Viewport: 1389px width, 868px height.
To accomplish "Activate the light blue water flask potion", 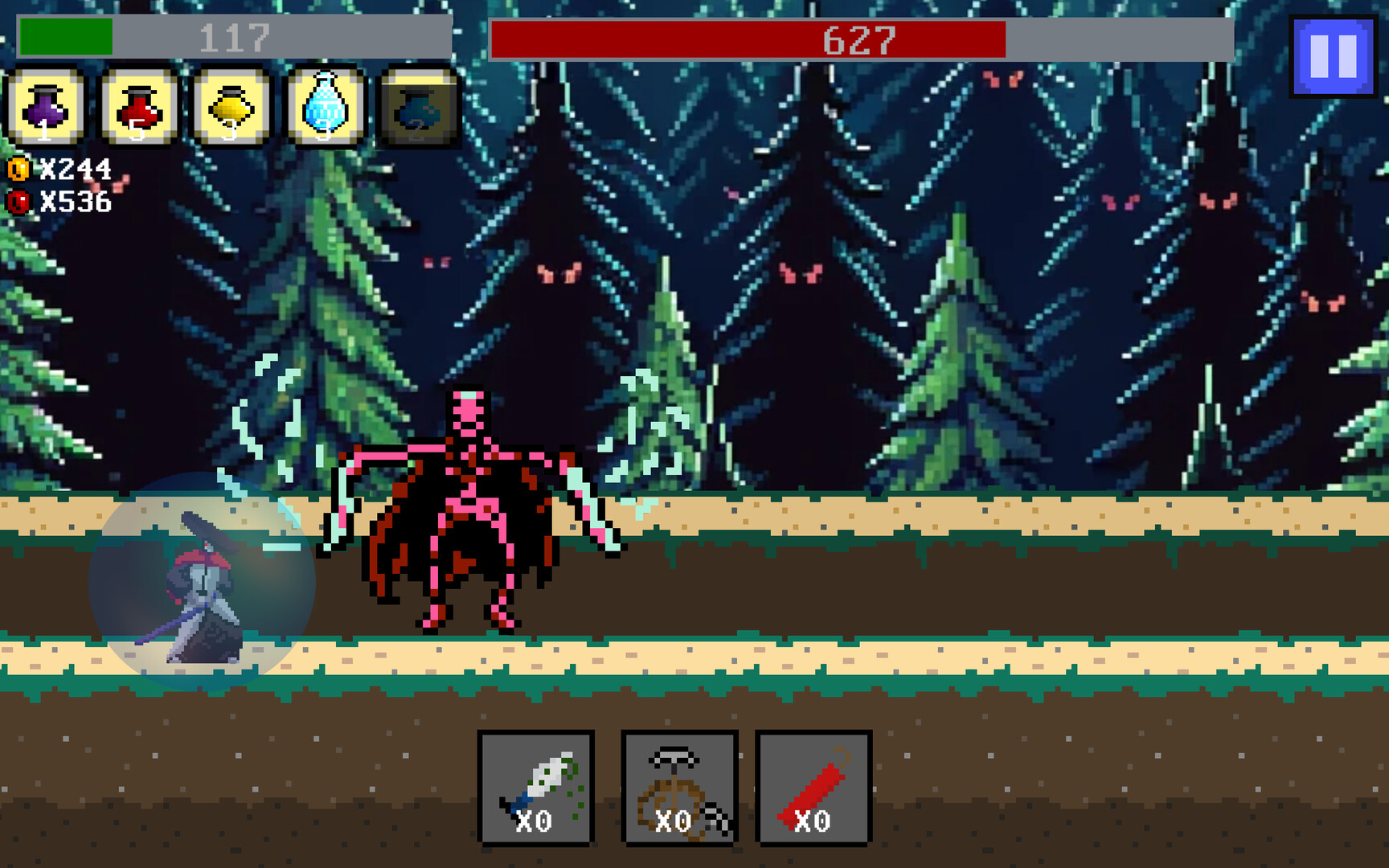I will click(x=325, y=108).
